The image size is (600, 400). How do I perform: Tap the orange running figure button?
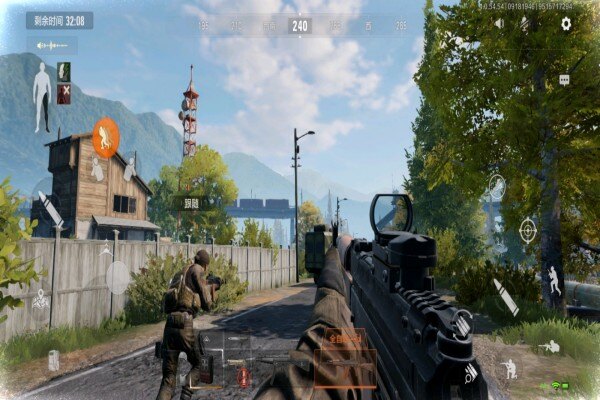(x=105, y=138)
